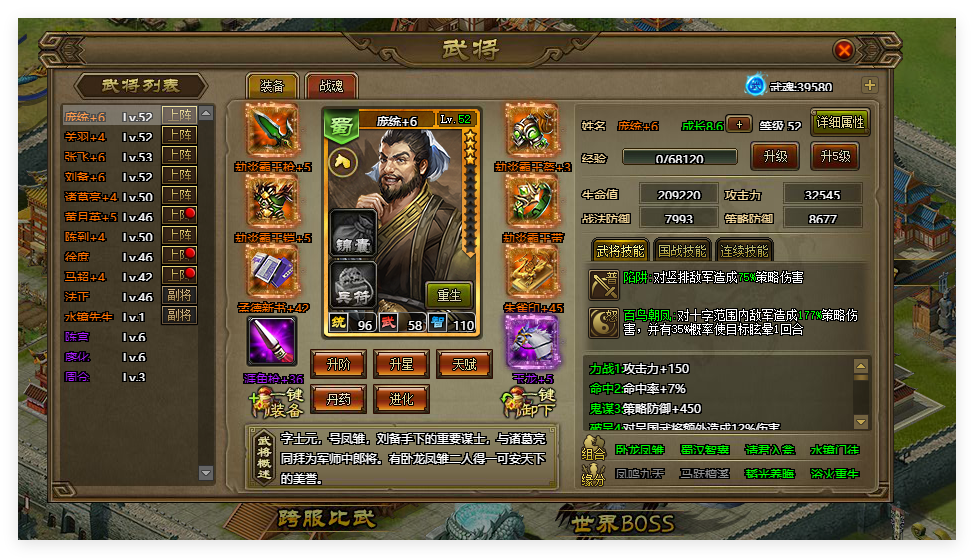Add 武魂 with the plus button
This screenshot has width=974, height=558.
click(869, 86)
